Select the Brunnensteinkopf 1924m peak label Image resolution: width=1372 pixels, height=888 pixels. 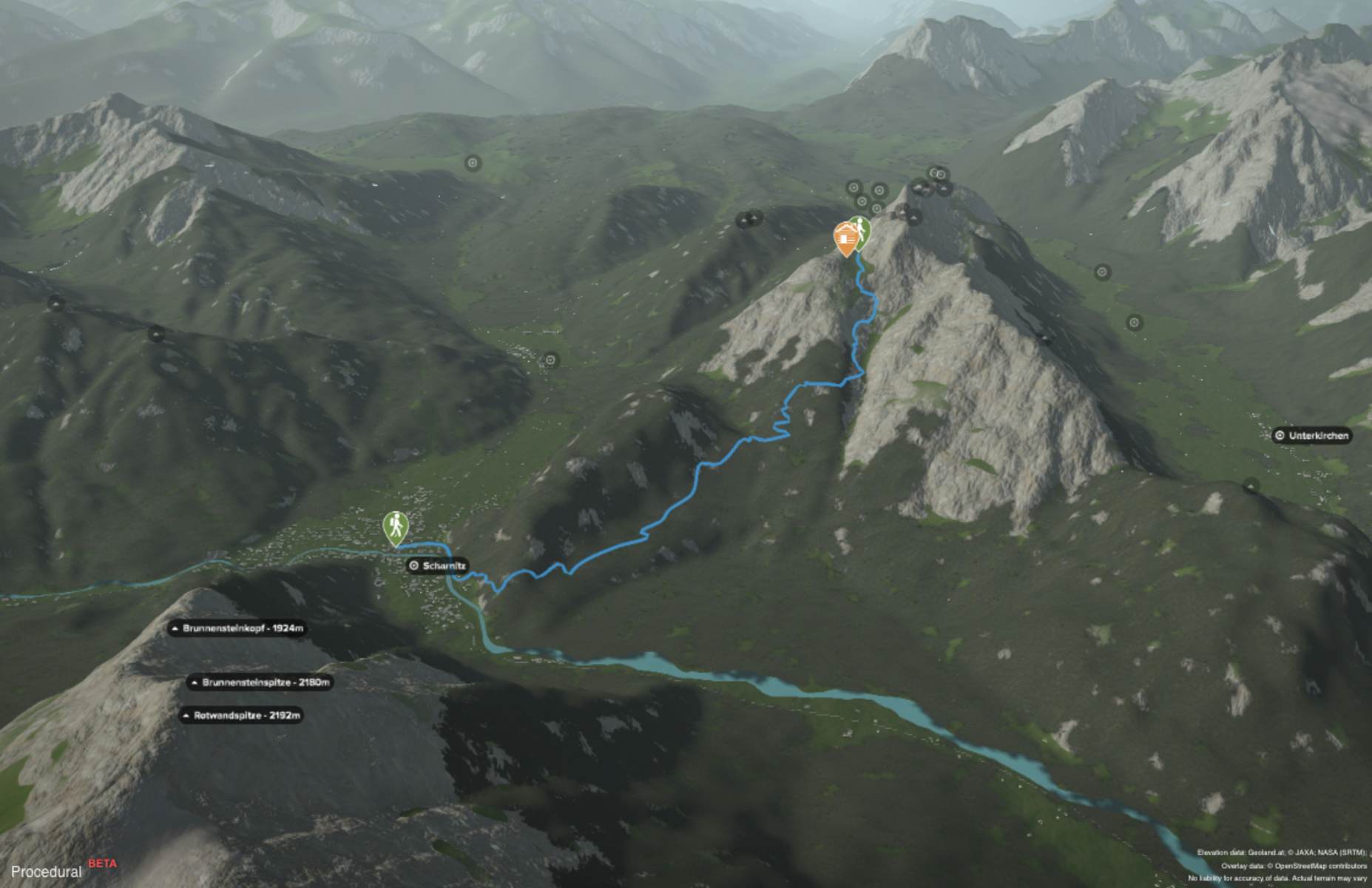pyautogui.click(x=237, y=629)
